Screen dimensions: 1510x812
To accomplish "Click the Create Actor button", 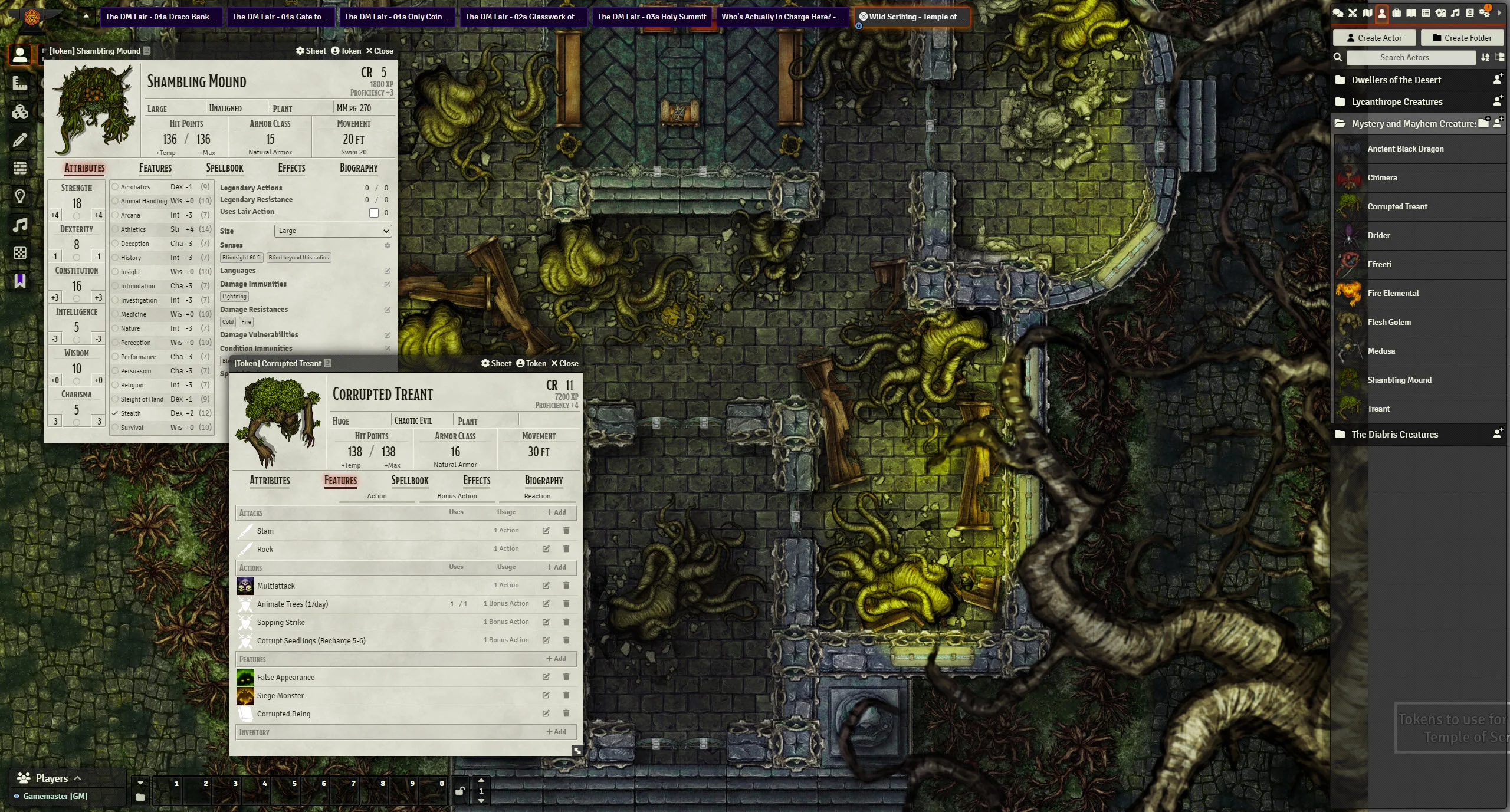I will [x=1374, y=38].
